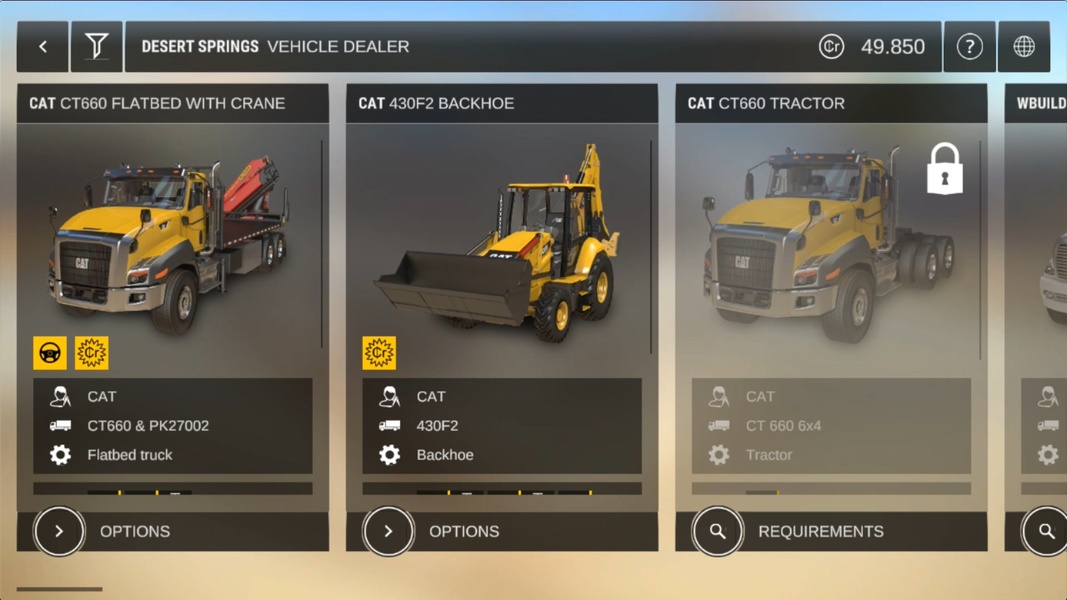Open the help question mark
The height and width of the screenshot is (600, 1067).
click(x=969, y=47)
